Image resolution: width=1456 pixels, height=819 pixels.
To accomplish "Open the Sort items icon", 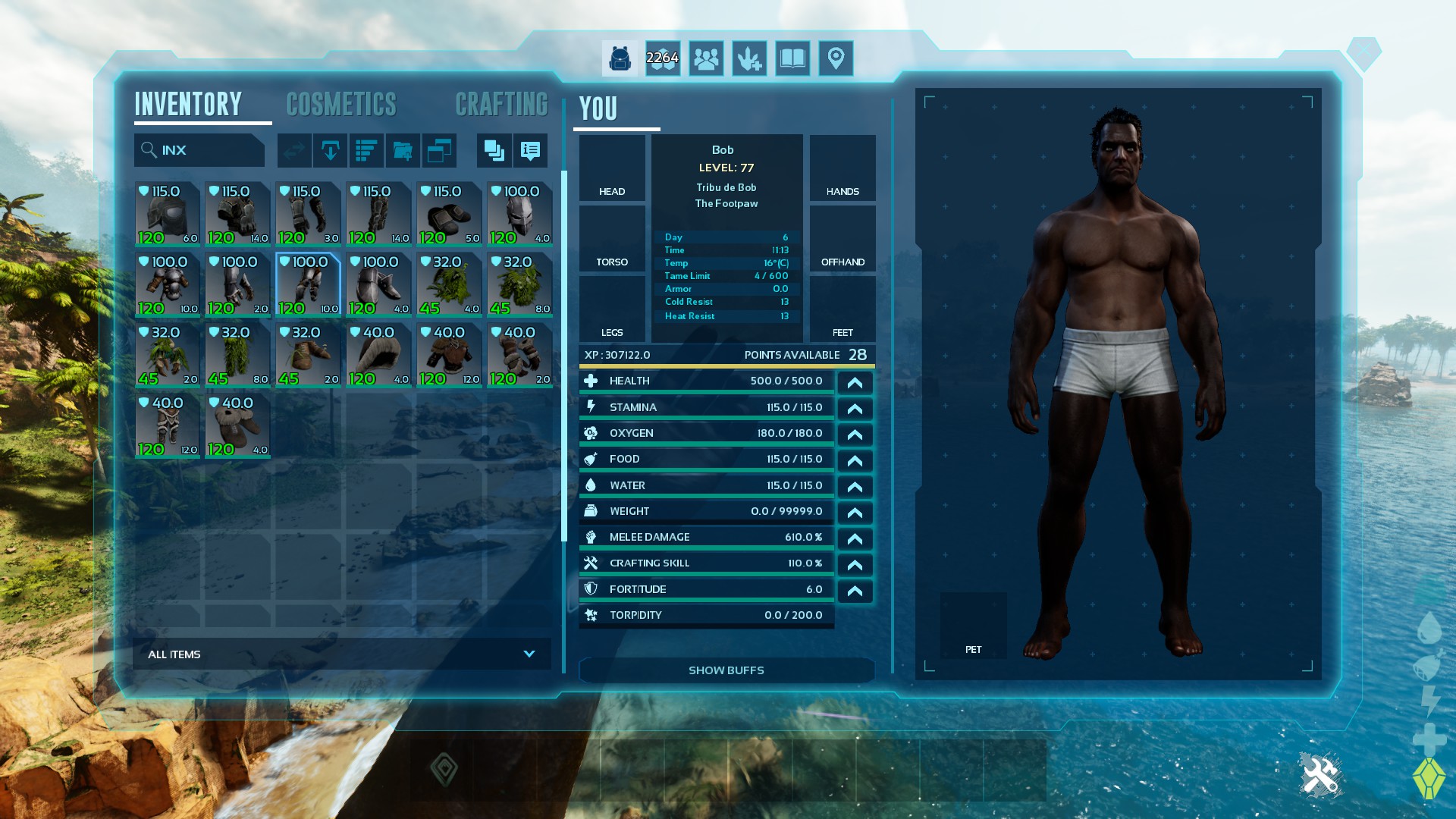I will tap(367, 150).
